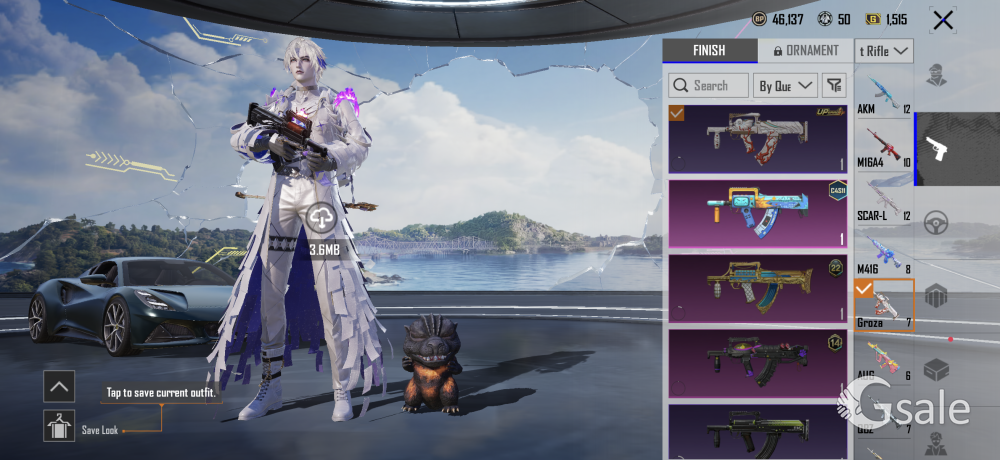Open the weapon type dropdown
Viewport: 1000px width, 460px height.
click(884, 51)
